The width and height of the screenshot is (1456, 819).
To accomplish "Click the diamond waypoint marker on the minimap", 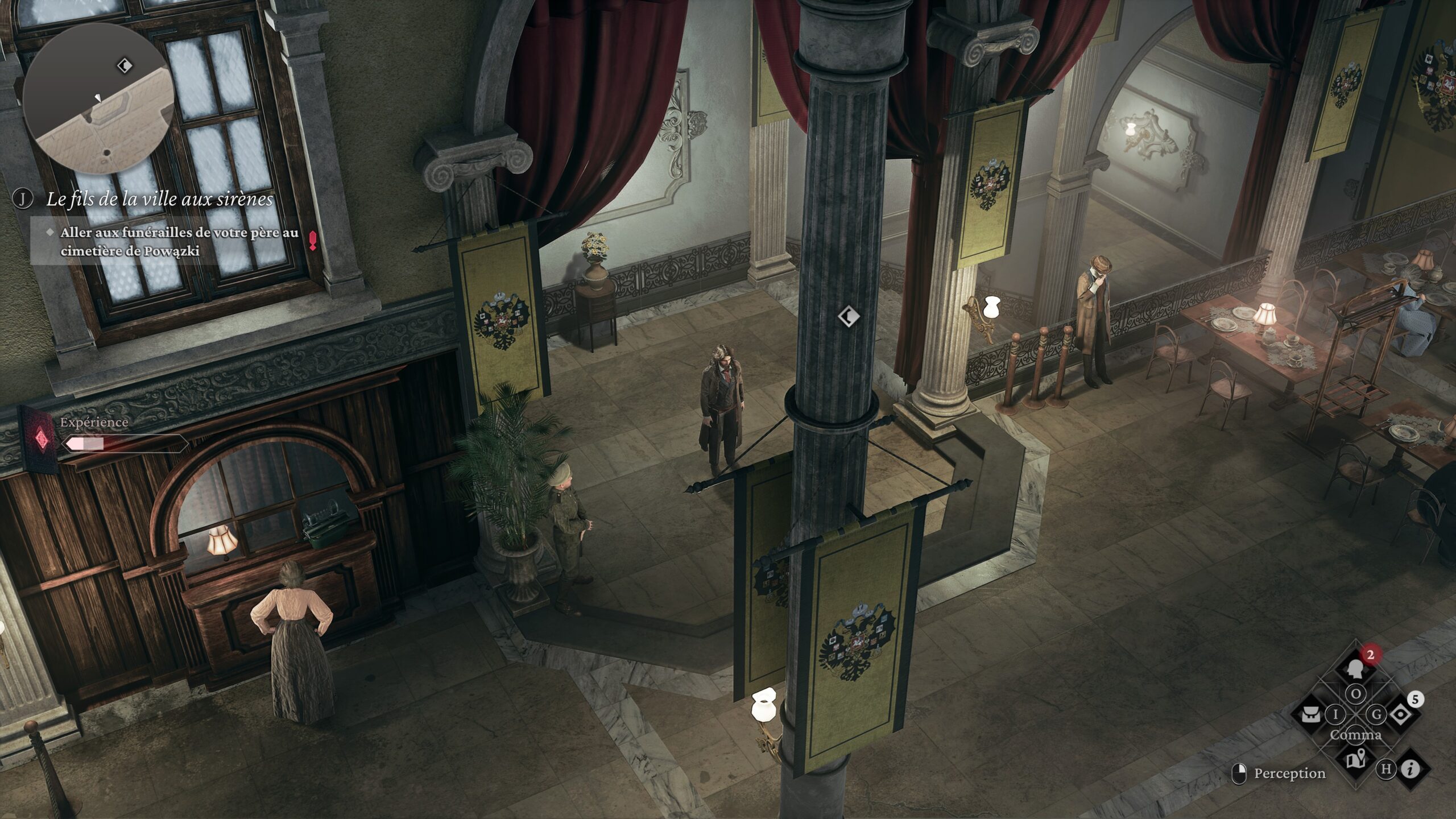I will tap(125, 66).
